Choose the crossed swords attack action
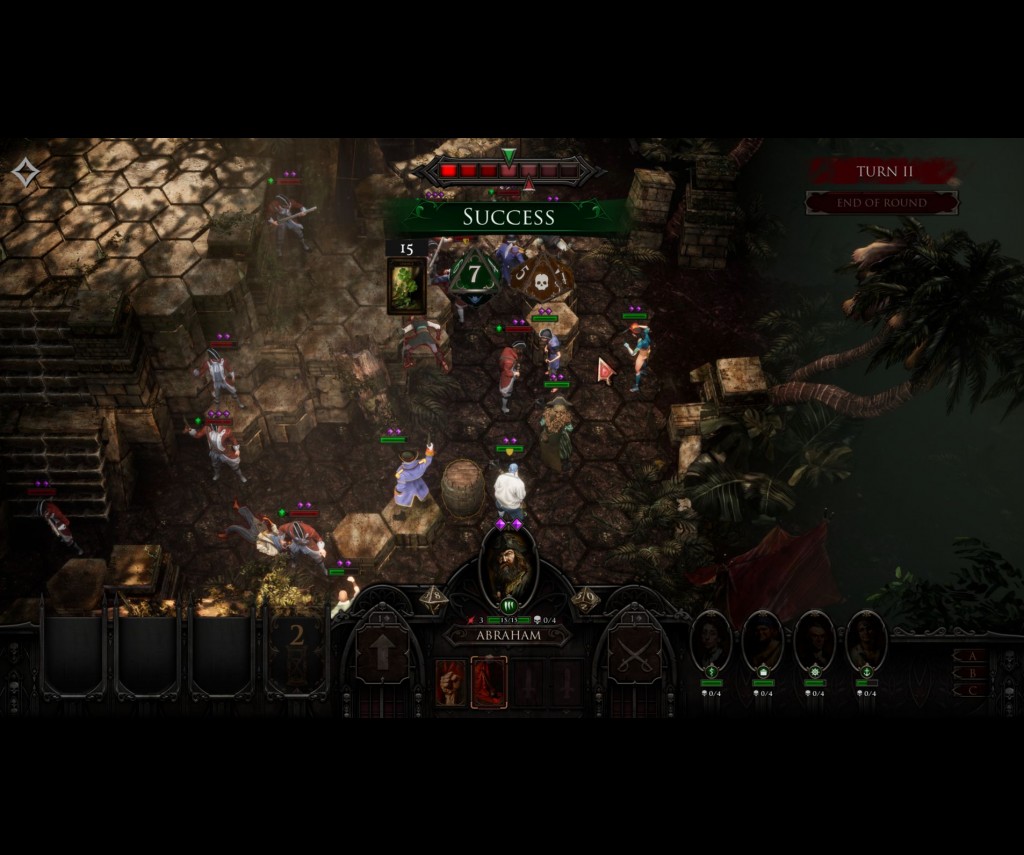 click(636, 656)
